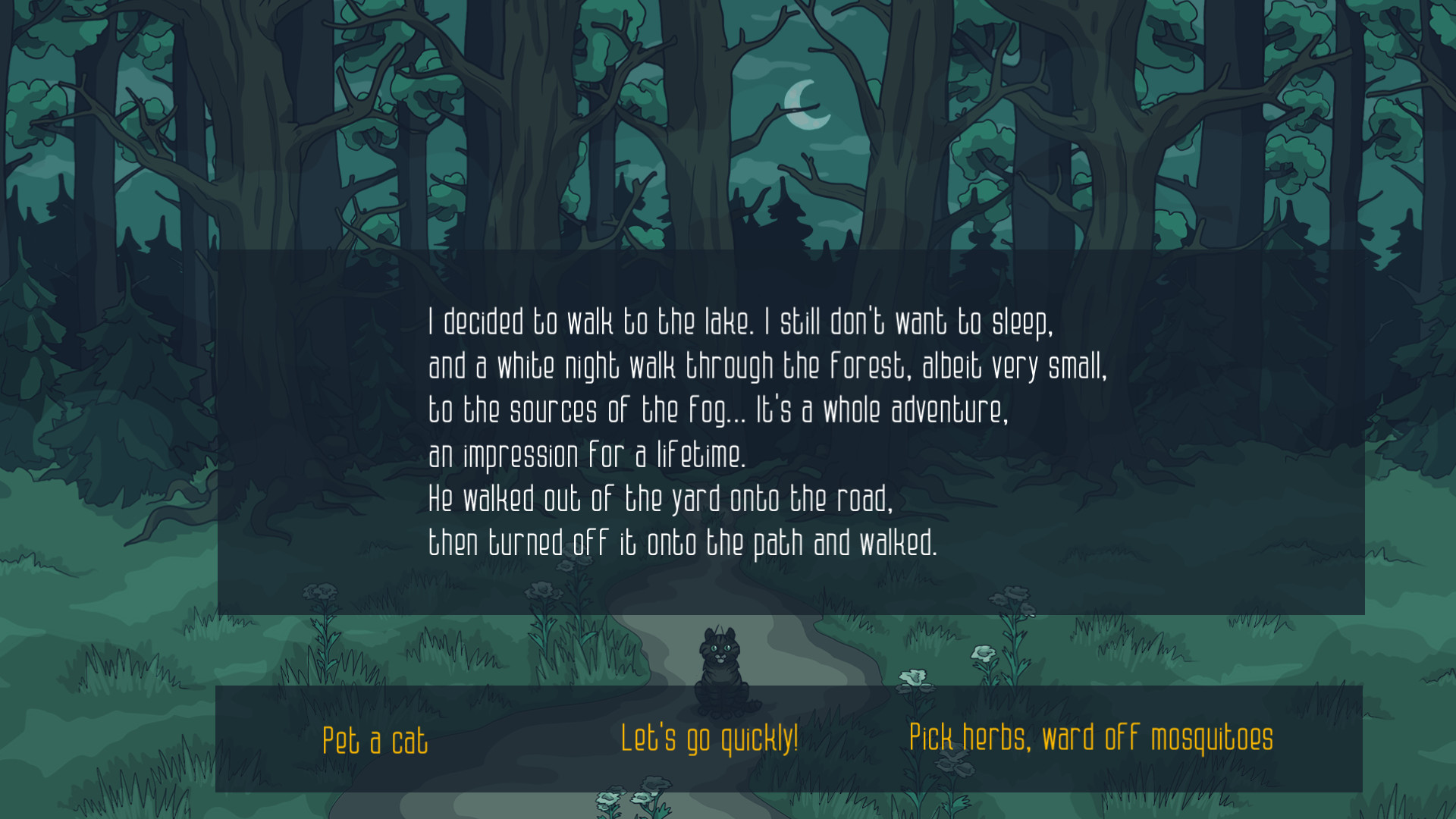The height and width of the screenshot is (819, 1456).
Task: Choose the 'Pet a cat' option
Action: [374, 739]
